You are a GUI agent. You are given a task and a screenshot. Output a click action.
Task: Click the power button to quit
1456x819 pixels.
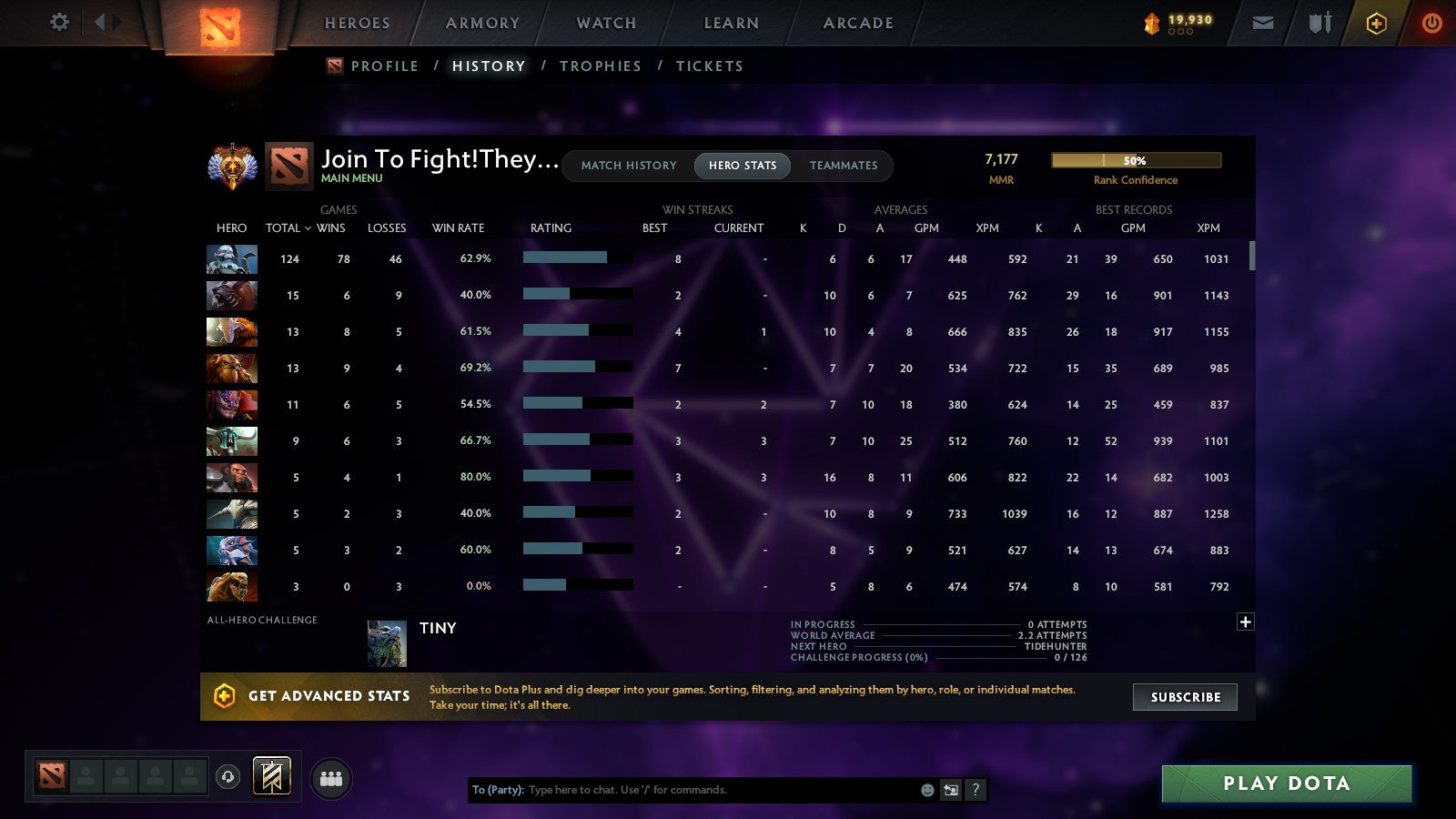(1432, 23)
